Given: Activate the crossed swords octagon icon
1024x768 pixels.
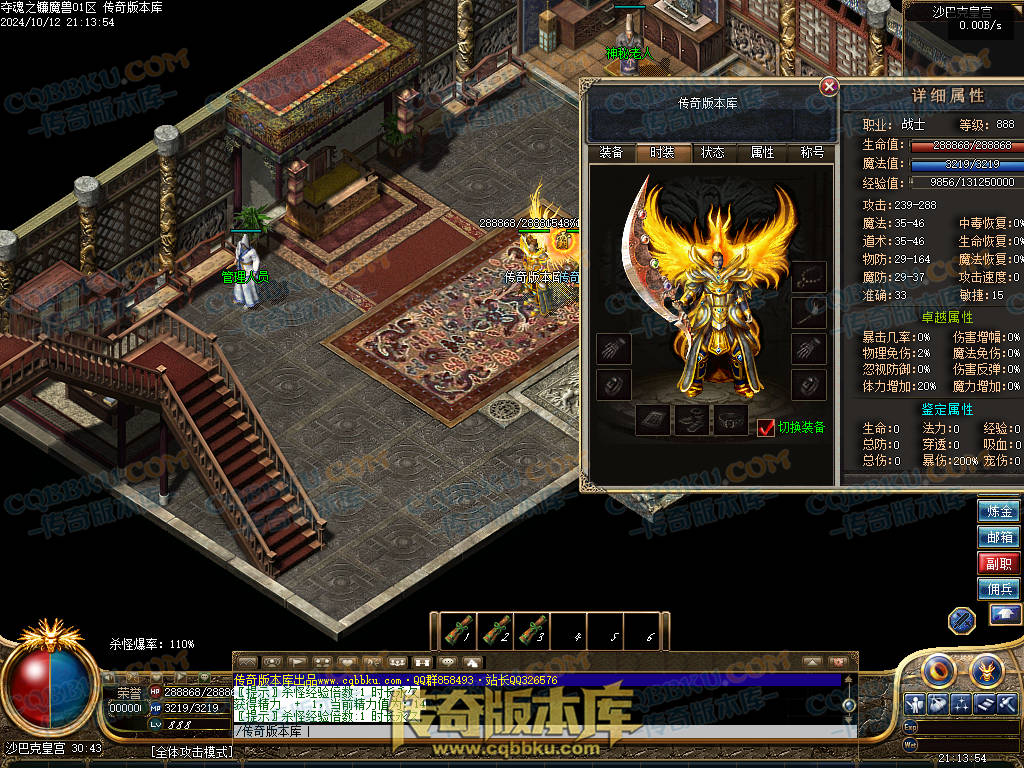Looking at the screenshot, I should [962, 620].
